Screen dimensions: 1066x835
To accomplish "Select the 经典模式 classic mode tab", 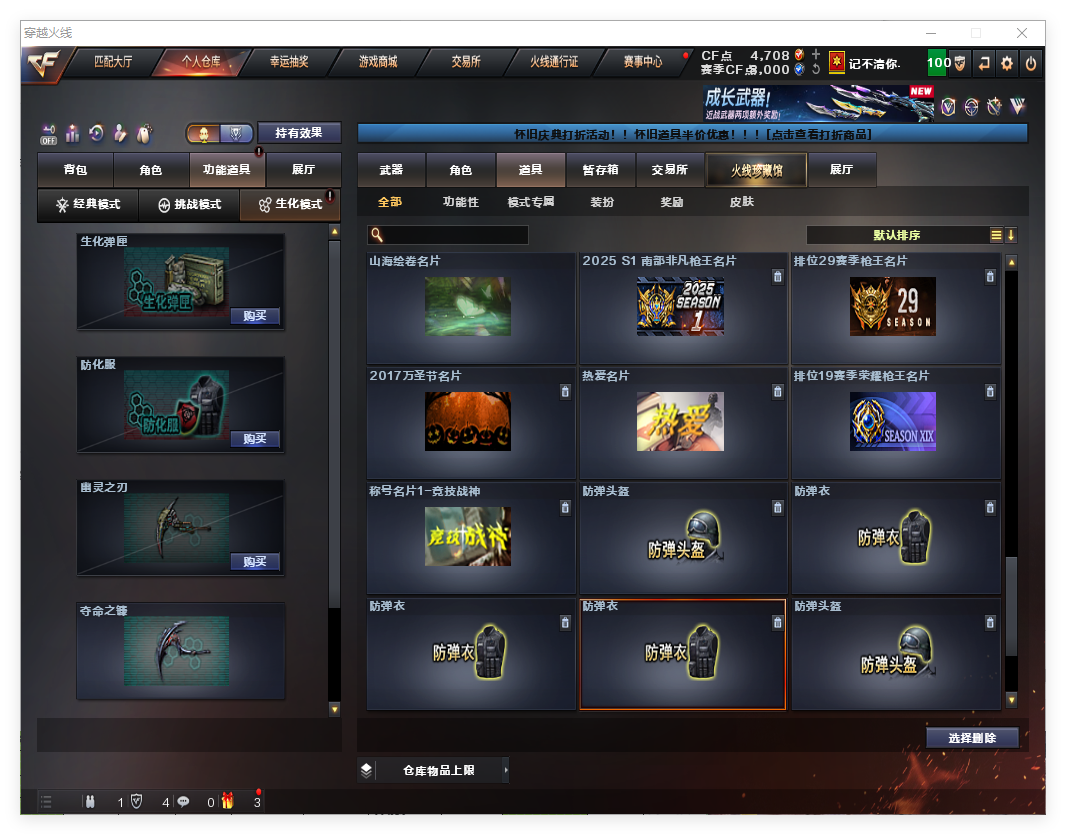I will [88, 205].
